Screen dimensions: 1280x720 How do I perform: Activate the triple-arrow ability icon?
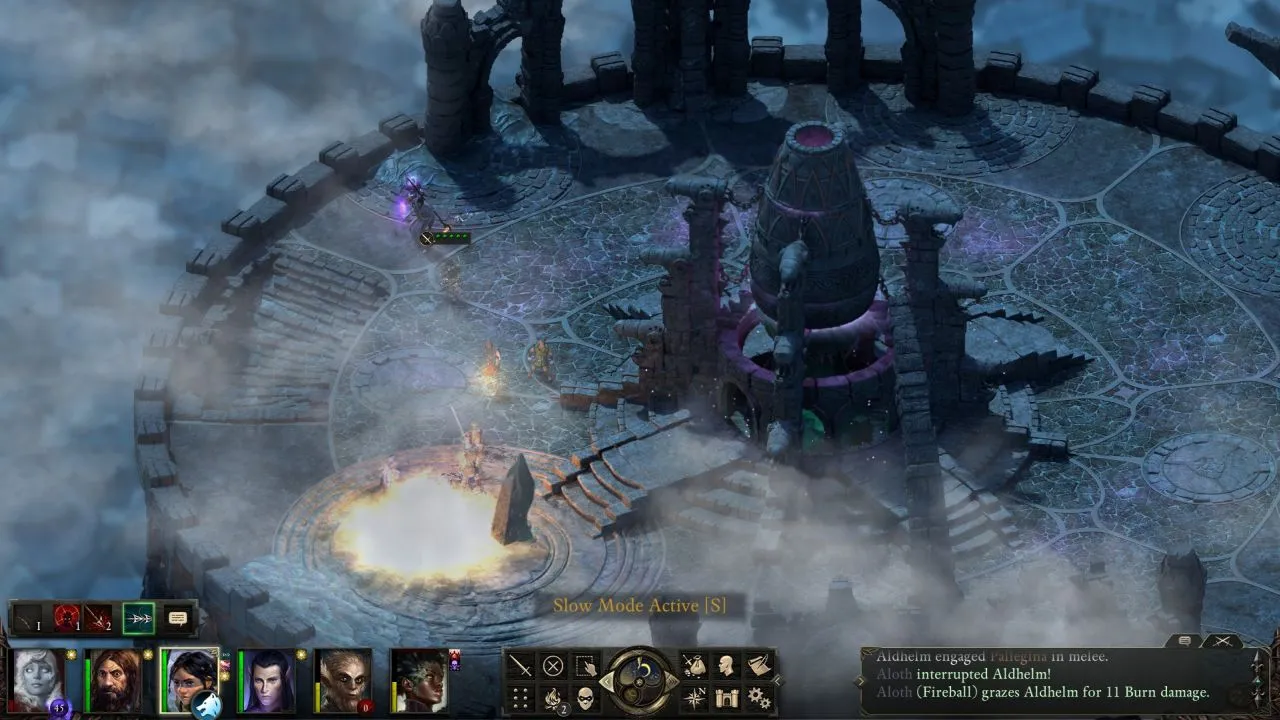pos(138,618)
